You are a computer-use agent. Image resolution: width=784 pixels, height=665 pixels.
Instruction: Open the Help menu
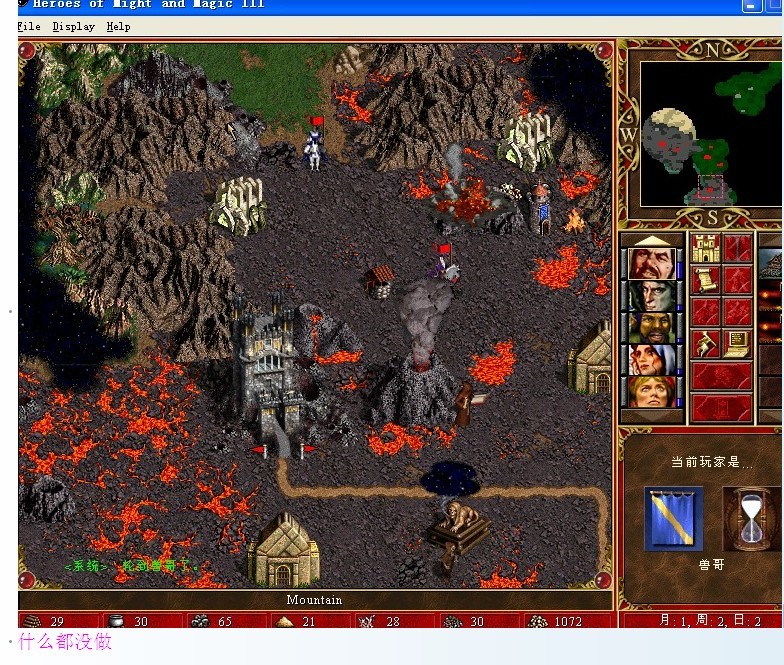[118, 27]
